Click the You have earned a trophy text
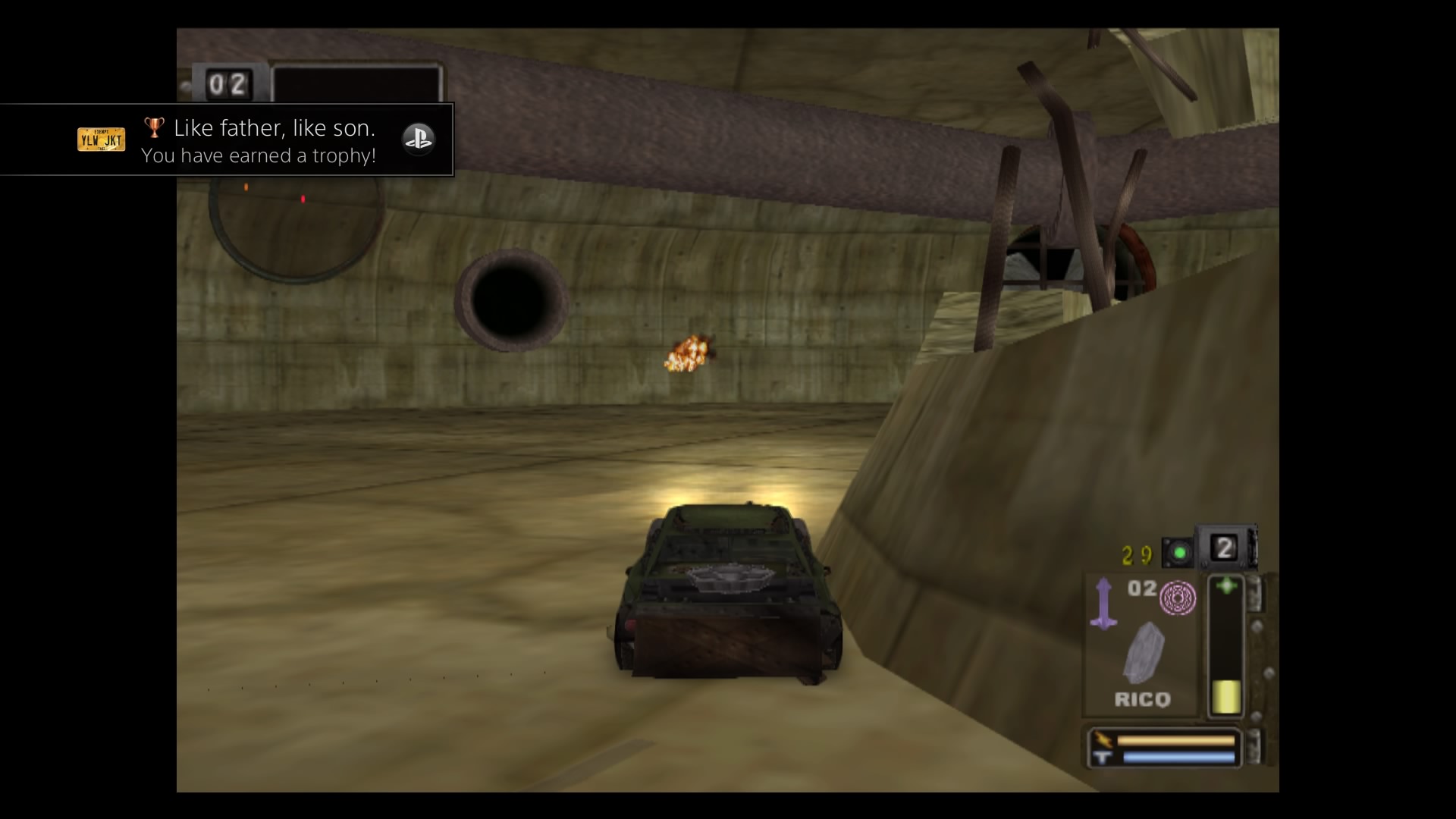This screenshot has width=1456, height=819. 259,156
